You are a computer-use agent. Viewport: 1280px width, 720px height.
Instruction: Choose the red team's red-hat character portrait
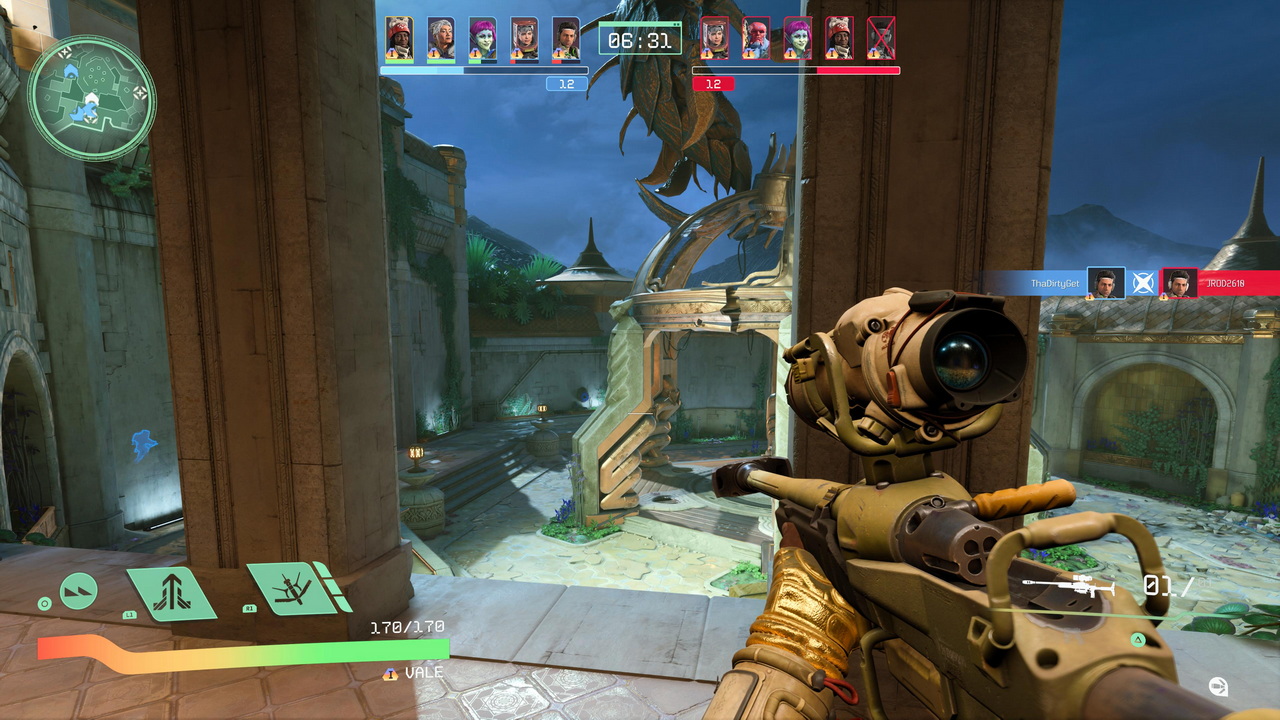pos(840,38)
